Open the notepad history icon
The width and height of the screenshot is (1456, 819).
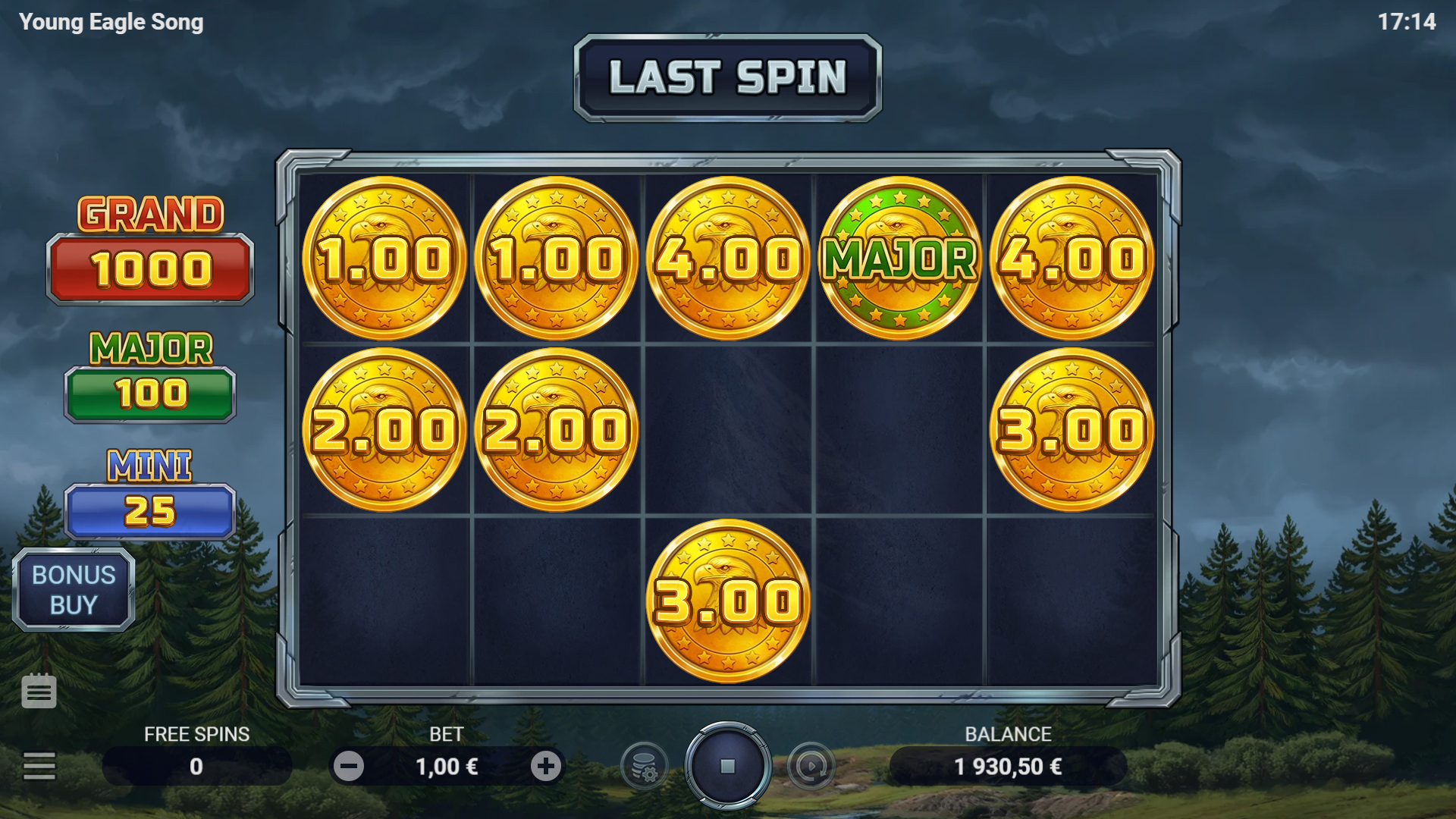click(x=39, y=691)
